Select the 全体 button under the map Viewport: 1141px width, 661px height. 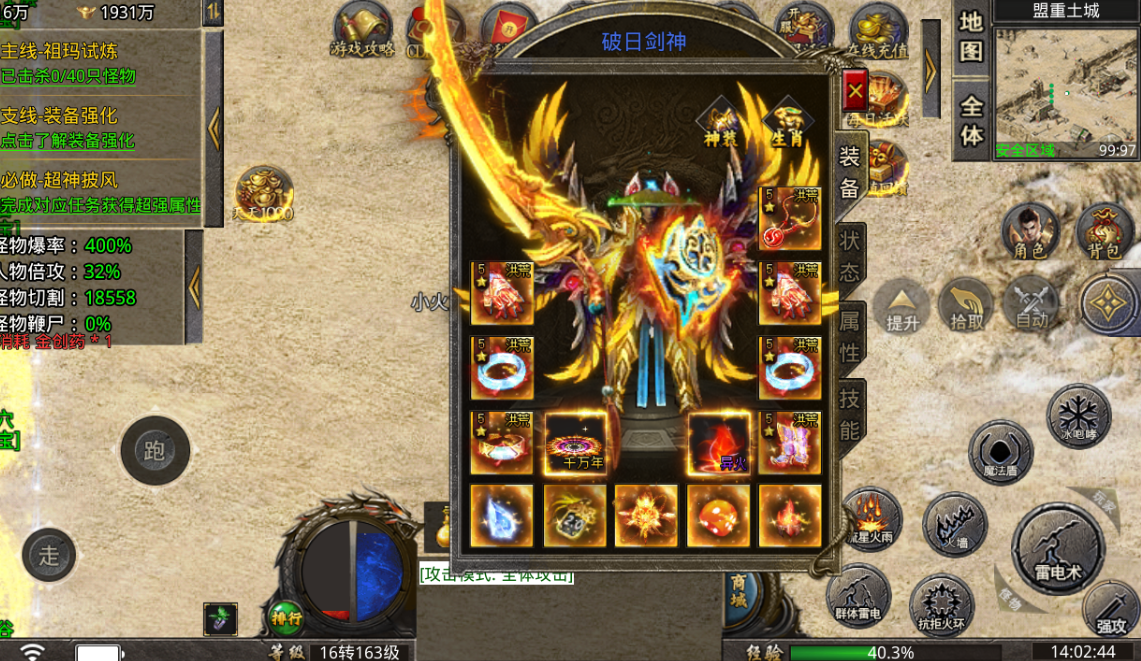[x=971, y=120]
